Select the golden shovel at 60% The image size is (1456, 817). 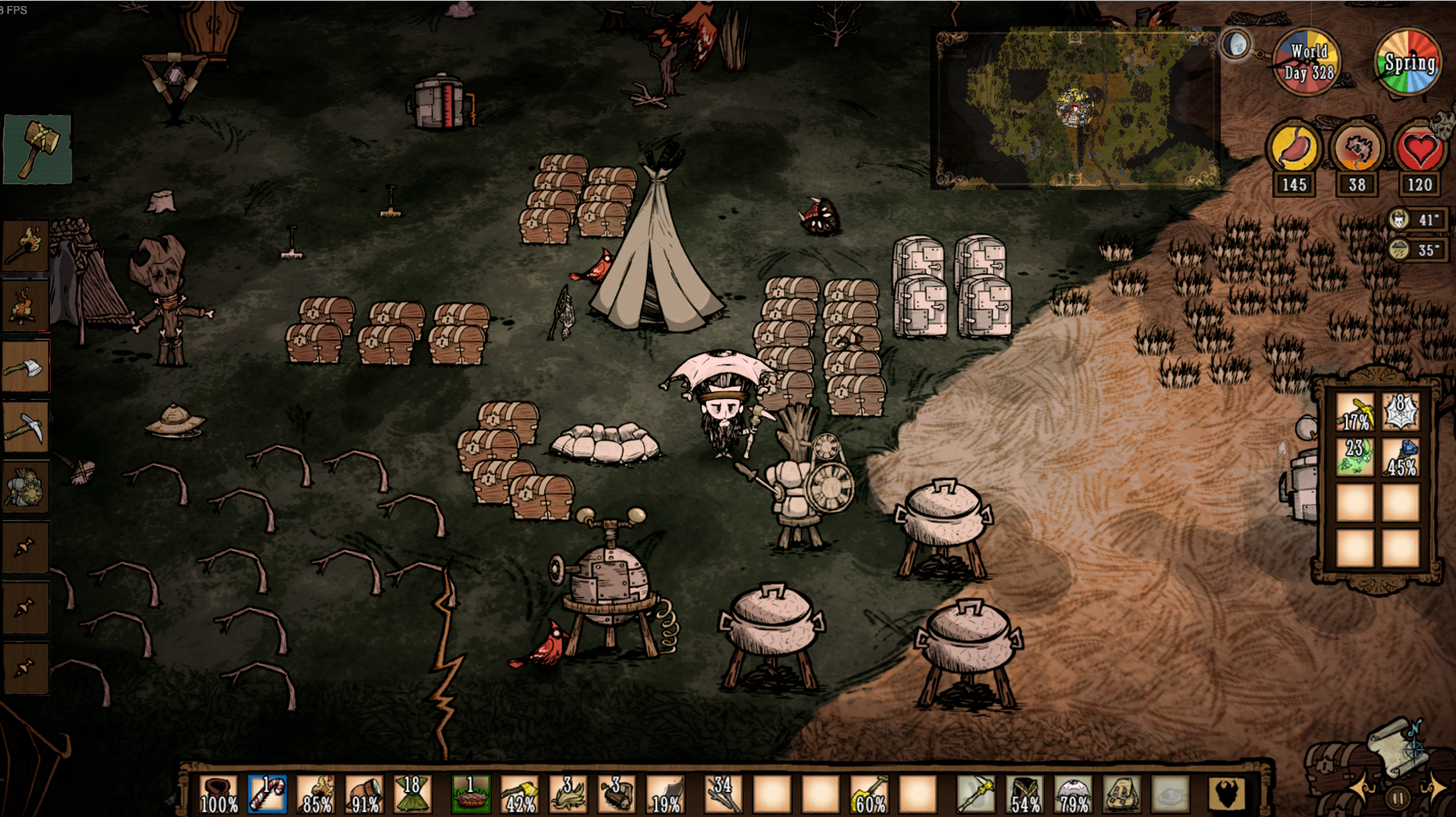869,794
